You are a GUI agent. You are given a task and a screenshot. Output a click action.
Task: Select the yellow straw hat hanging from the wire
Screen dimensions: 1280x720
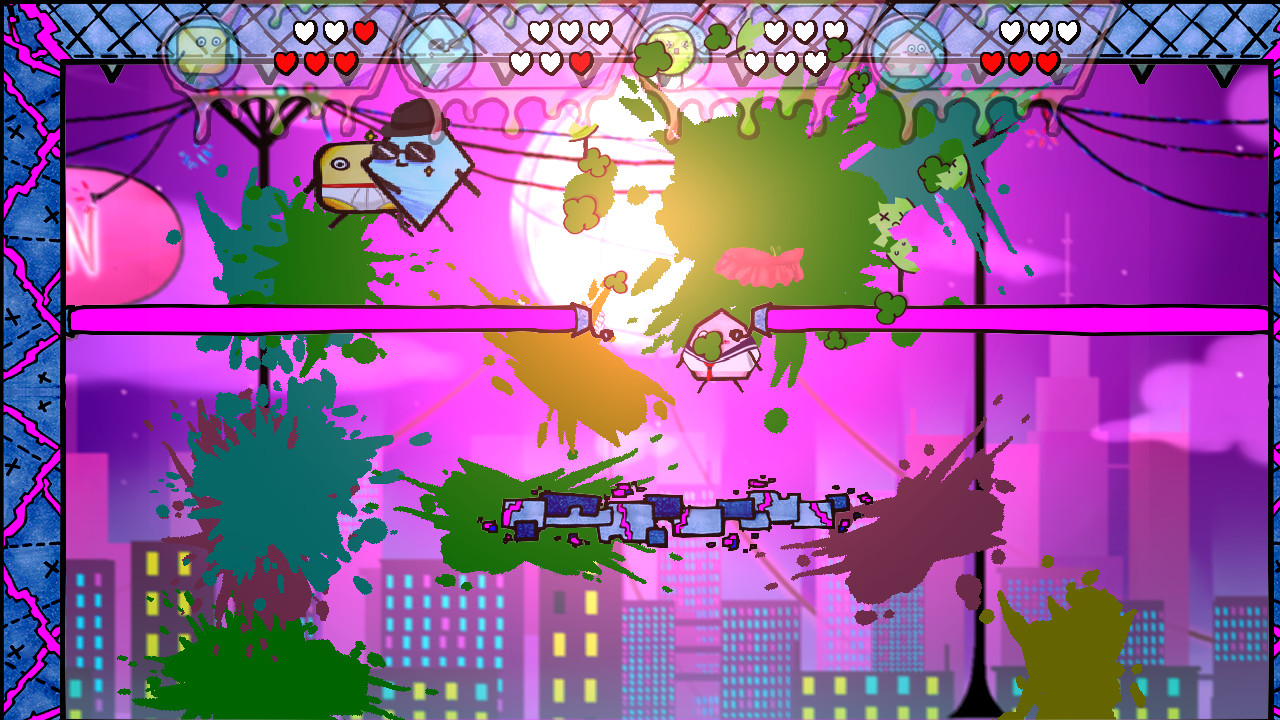pyautogui.click(x=581, y=131)
